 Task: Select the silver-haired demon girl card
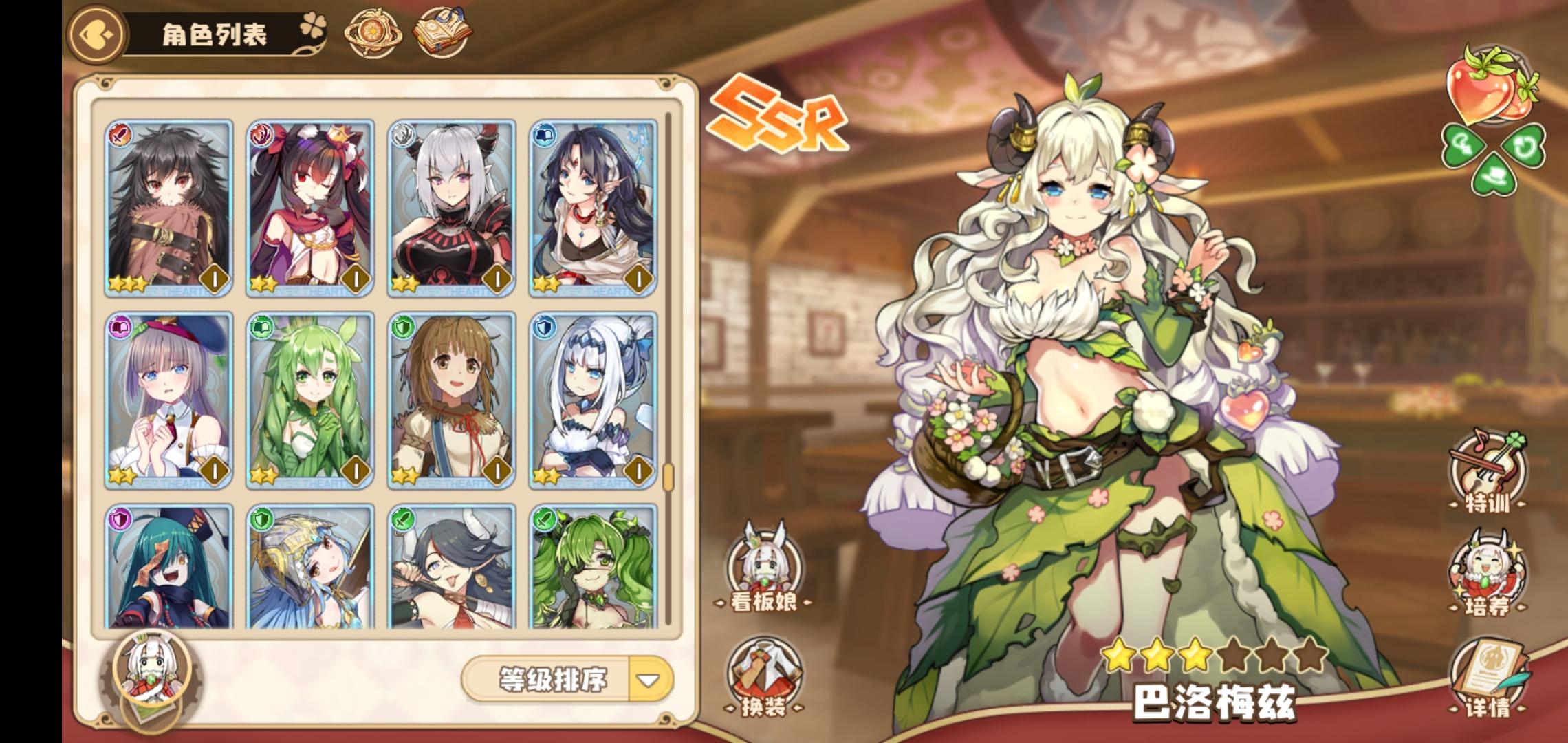(450, 206)
